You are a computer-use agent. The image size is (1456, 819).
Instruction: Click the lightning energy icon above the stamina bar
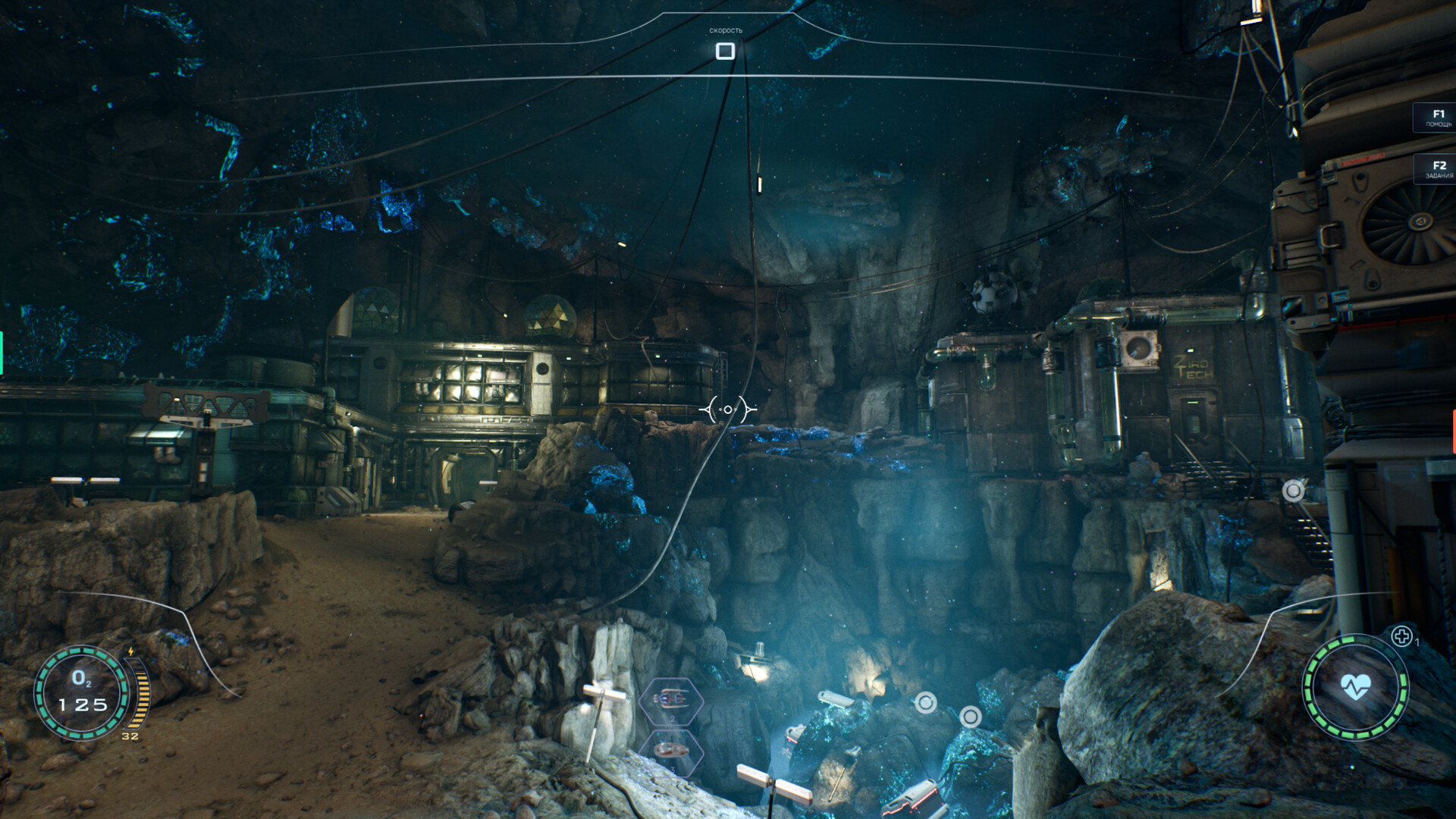pos(131,651)
